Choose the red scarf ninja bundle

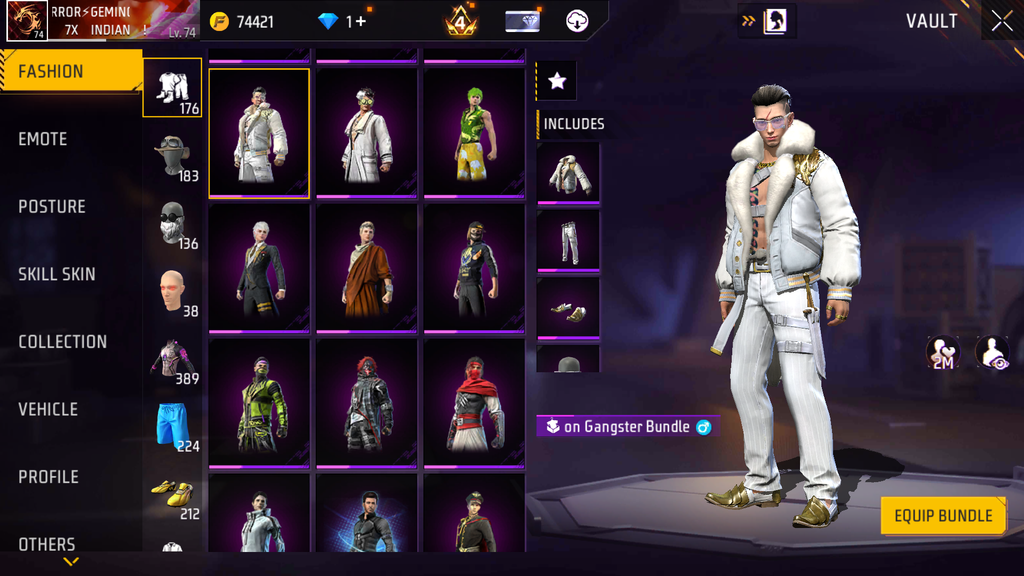point(475,403)
